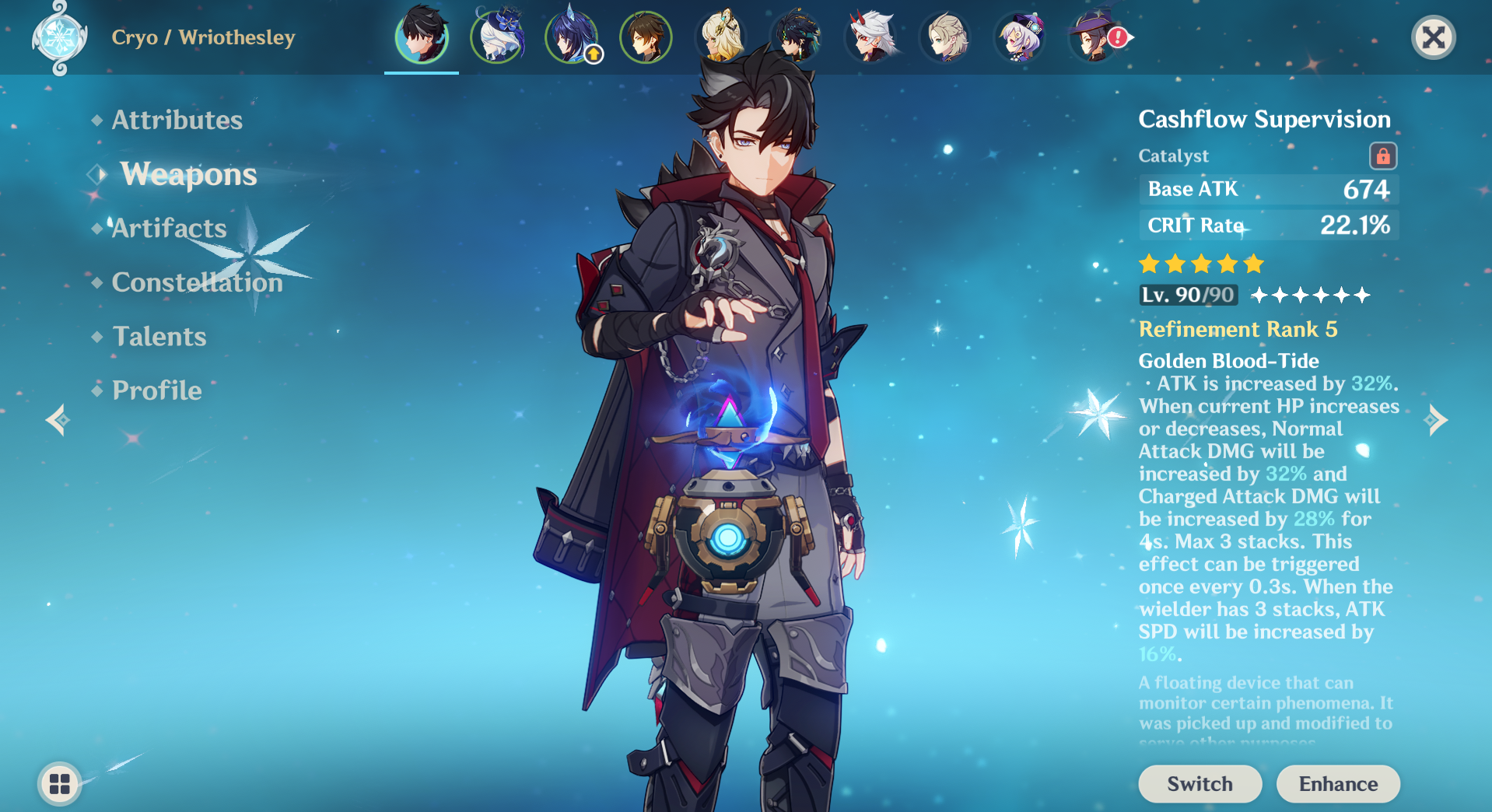1492x812 pixels.
Task: Open the Profile section
Action: point(156,390)
